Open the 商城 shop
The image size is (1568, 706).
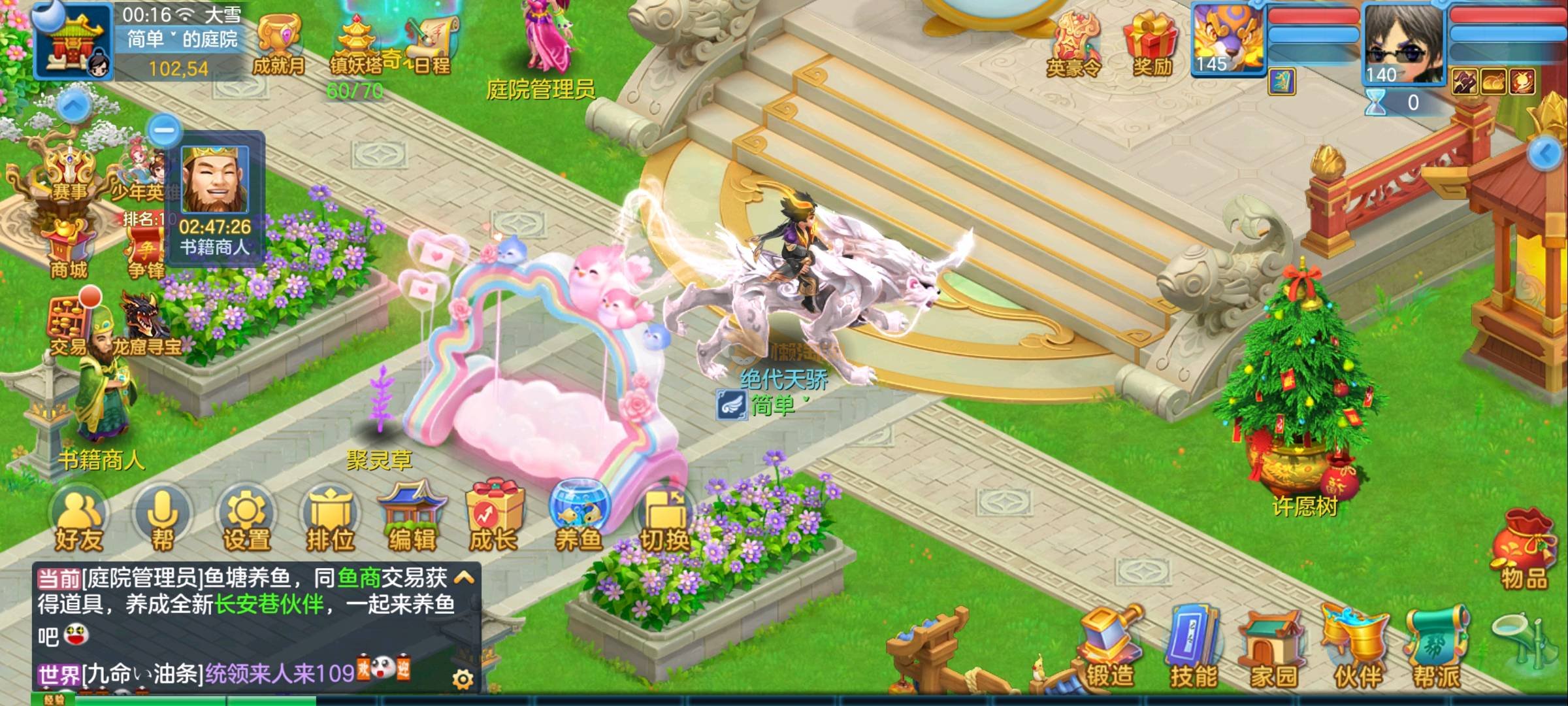click(x=68, y=248)
